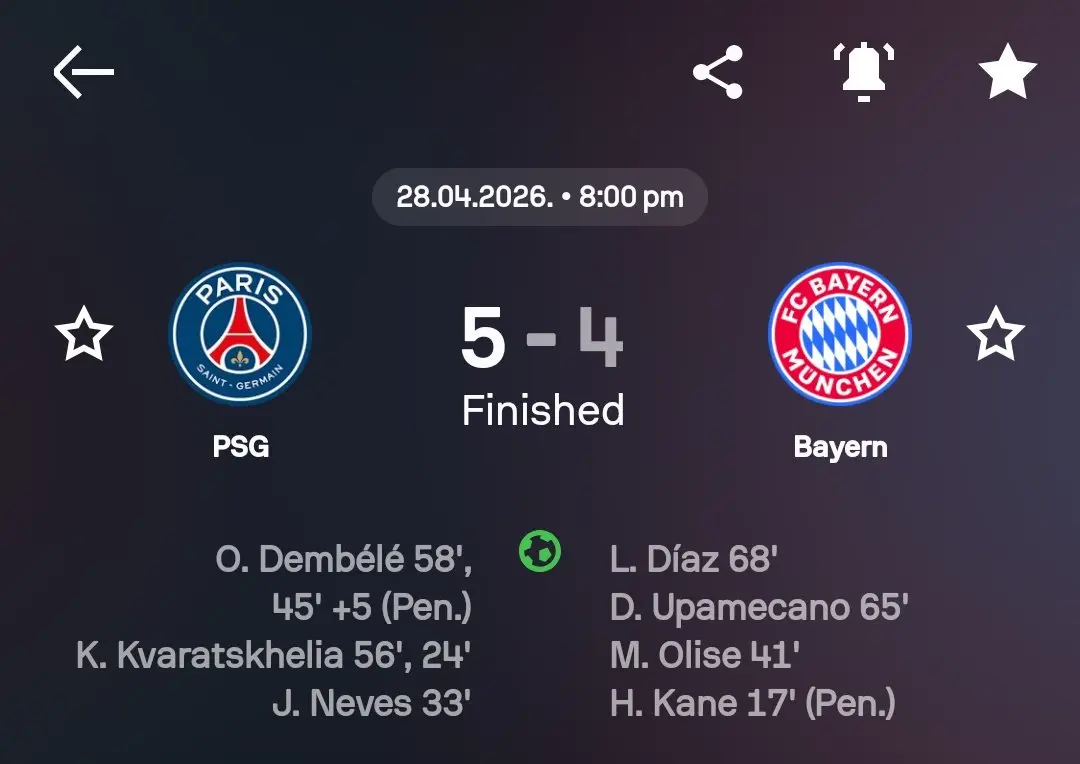Go back using the arrow button
Viewport: 1080px width, 764px height.
[83, 72]
